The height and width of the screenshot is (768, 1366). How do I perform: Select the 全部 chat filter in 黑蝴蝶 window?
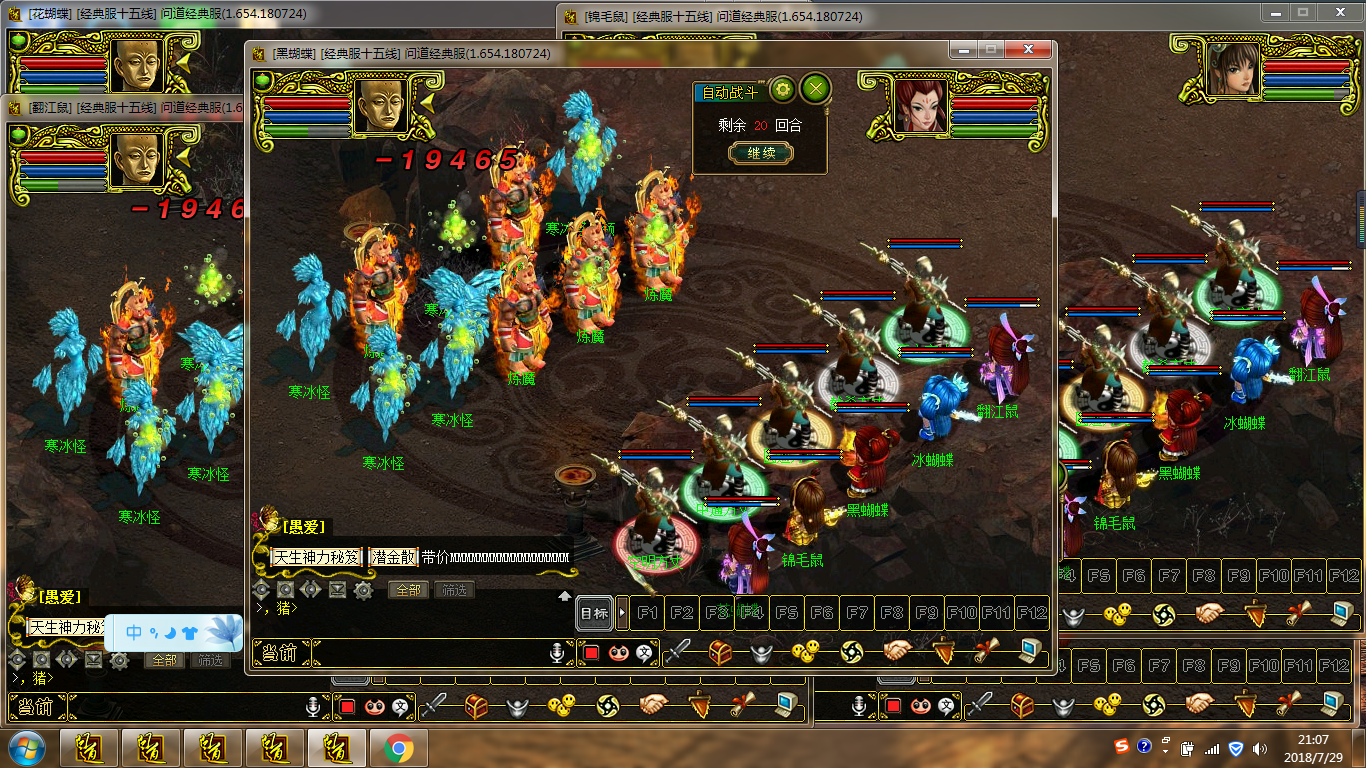408,590
